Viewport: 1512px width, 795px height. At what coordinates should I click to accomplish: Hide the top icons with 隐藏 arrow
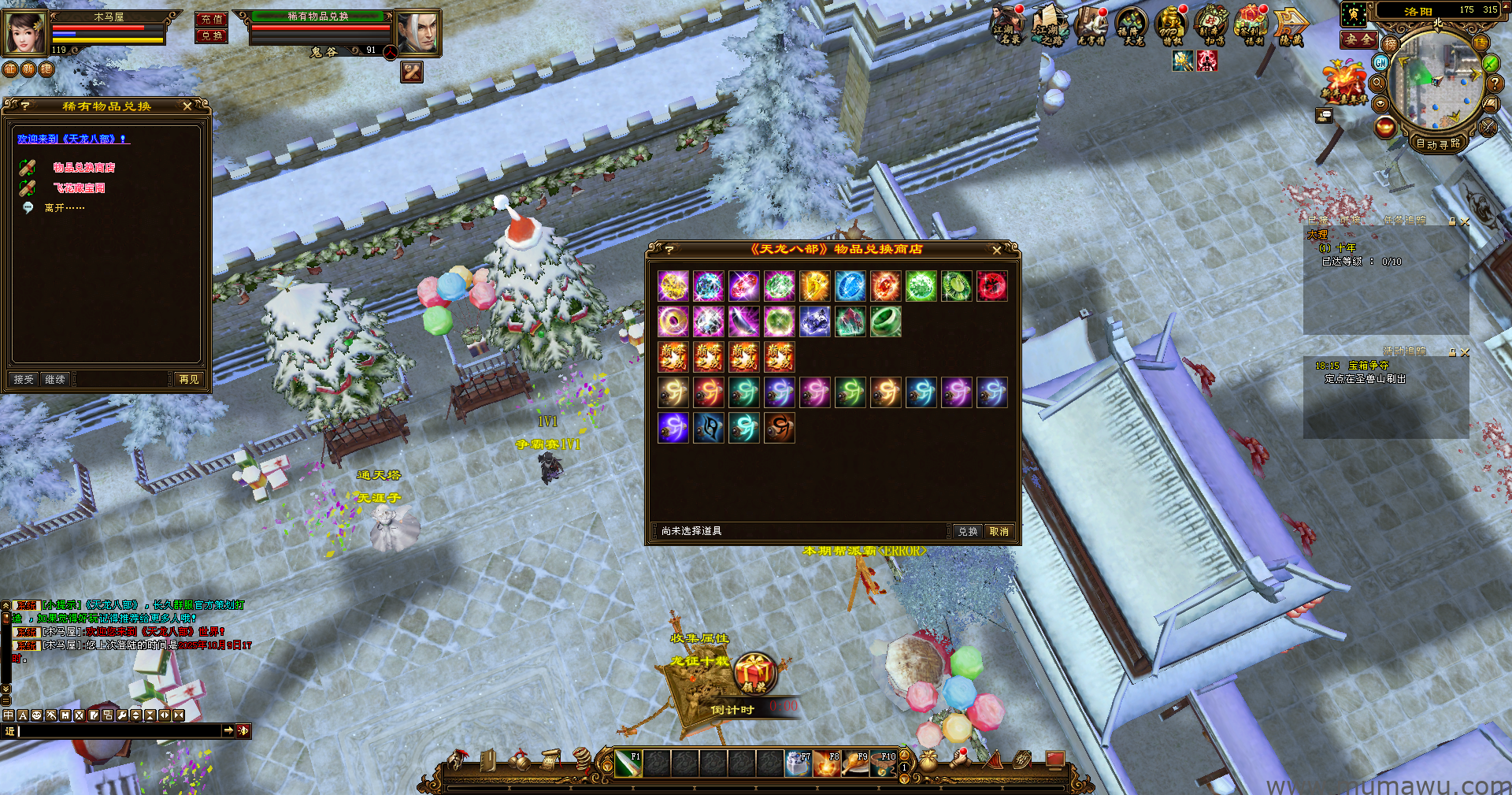click(1291, 27)
